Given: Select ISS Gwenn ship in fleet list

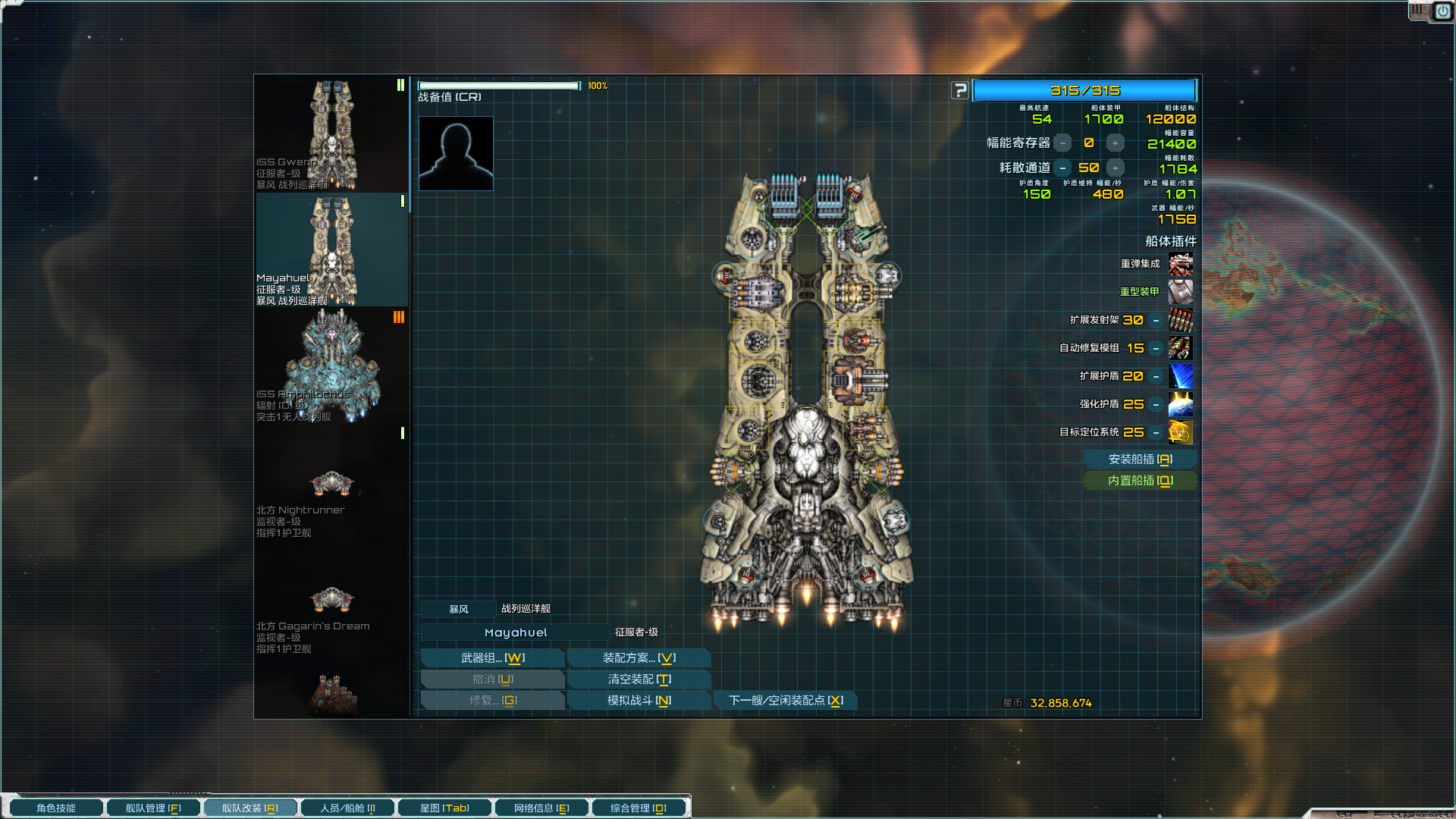Looking at the screenshot, I should click(331, 134).
